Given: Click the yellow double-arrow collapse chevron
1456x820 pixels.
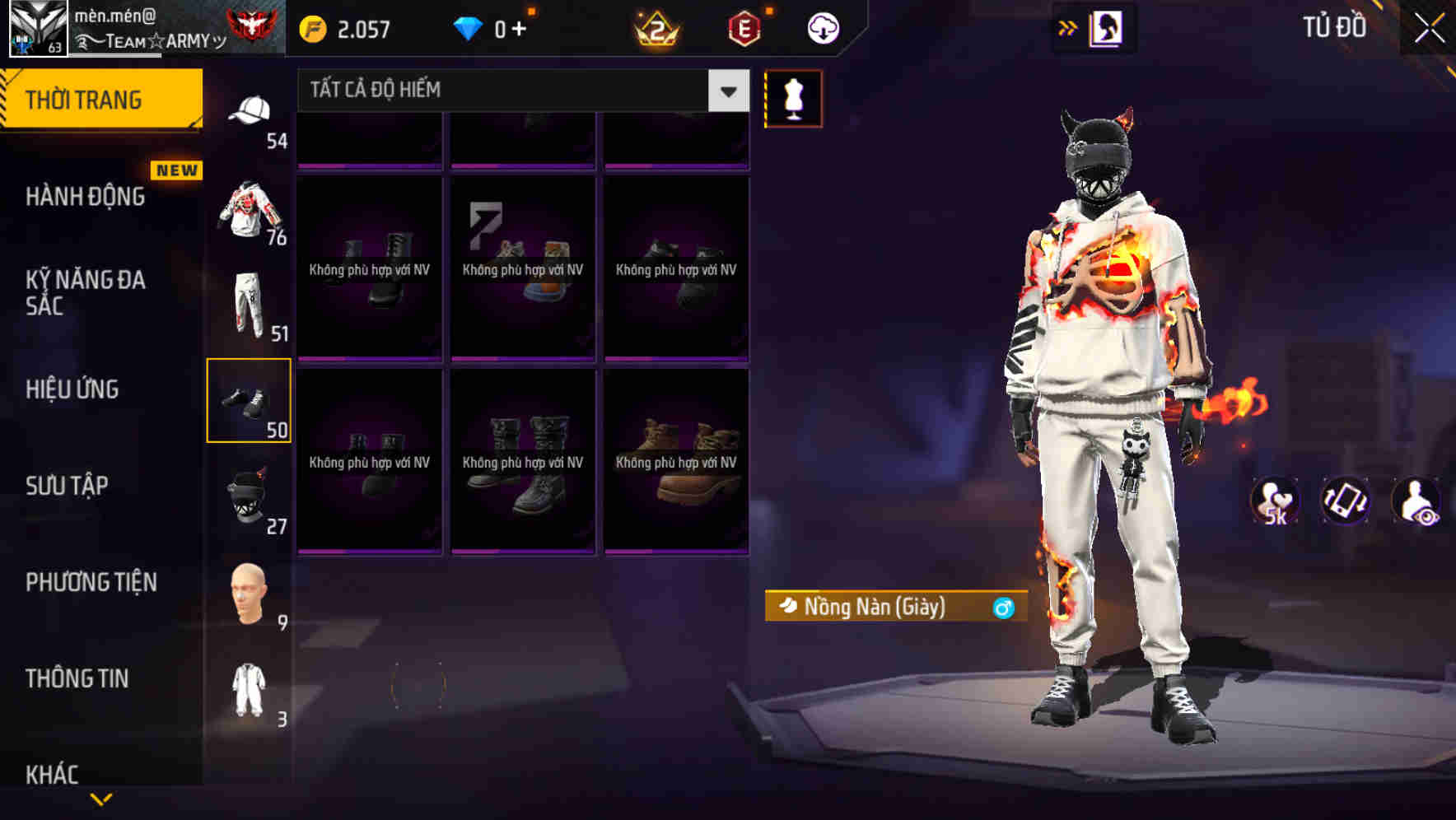Looking at the screenshot, I should click(x=1068, y=26).
